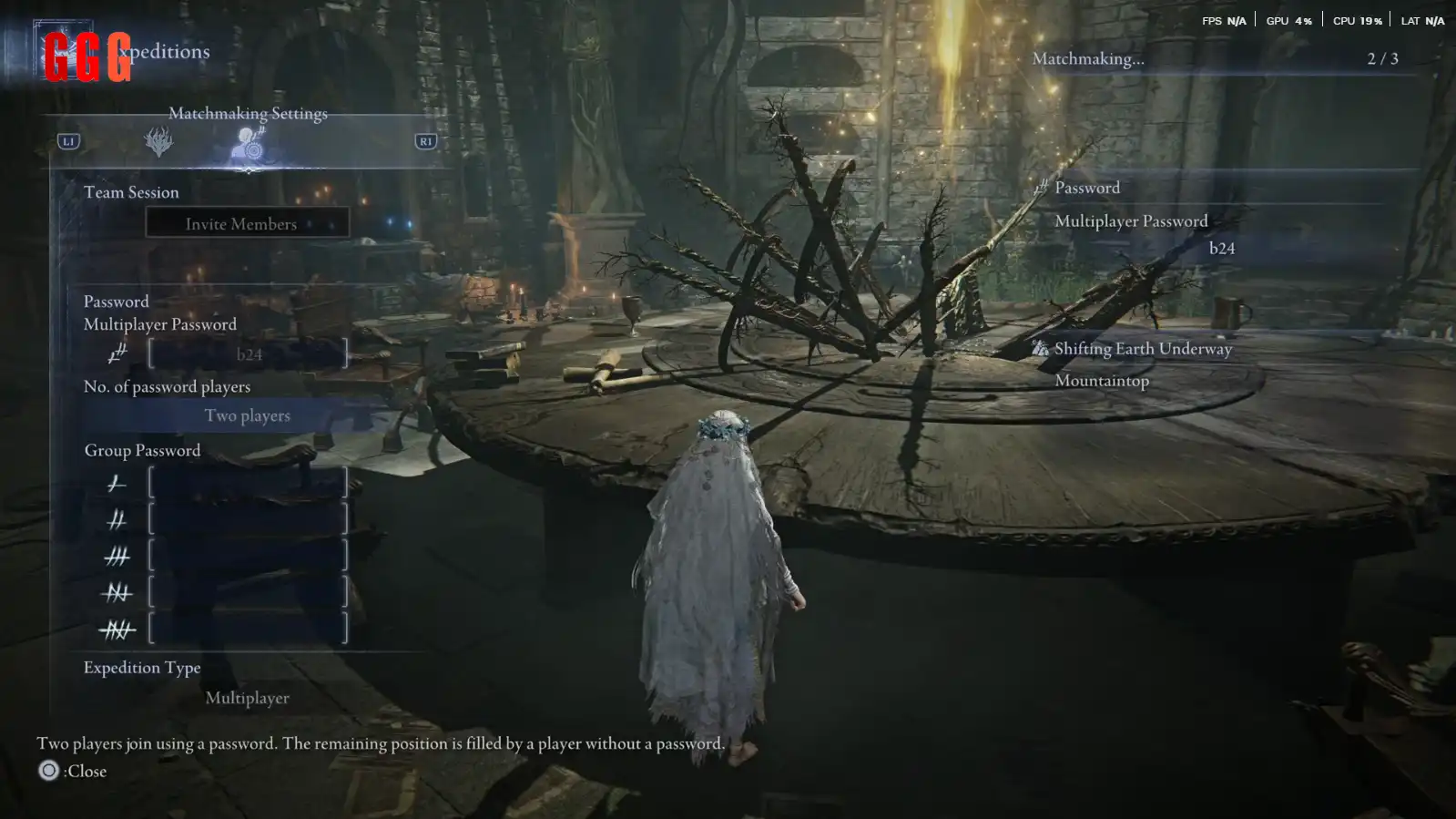The height and width of the screenshot is (819, 1456).
Task: Select the Group Password field with five tallies
Action: point(248,629)
